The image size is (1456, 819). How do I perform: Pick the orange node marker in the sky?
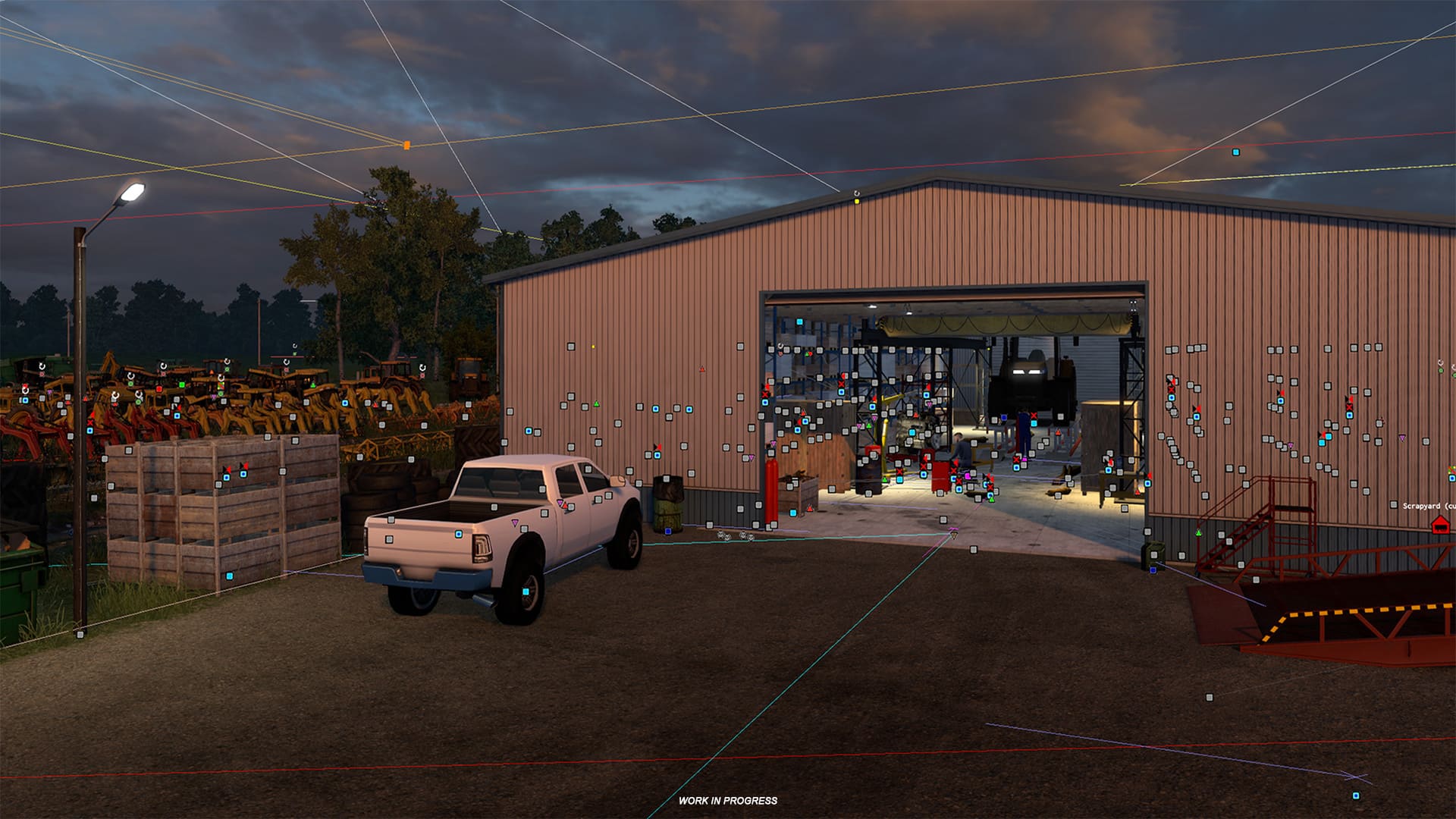406,145
